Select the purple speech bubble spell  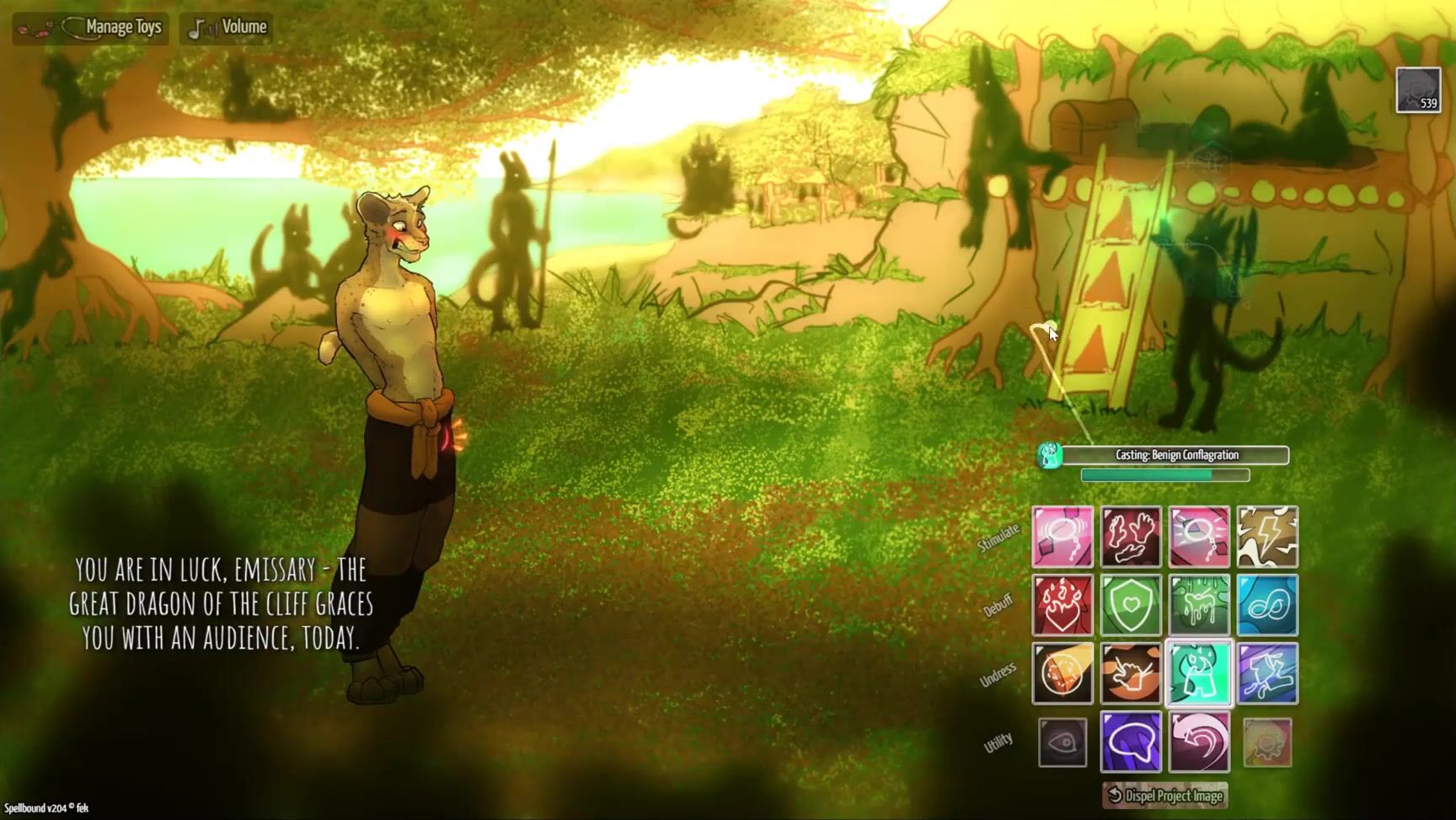(x=1131, y=742)
